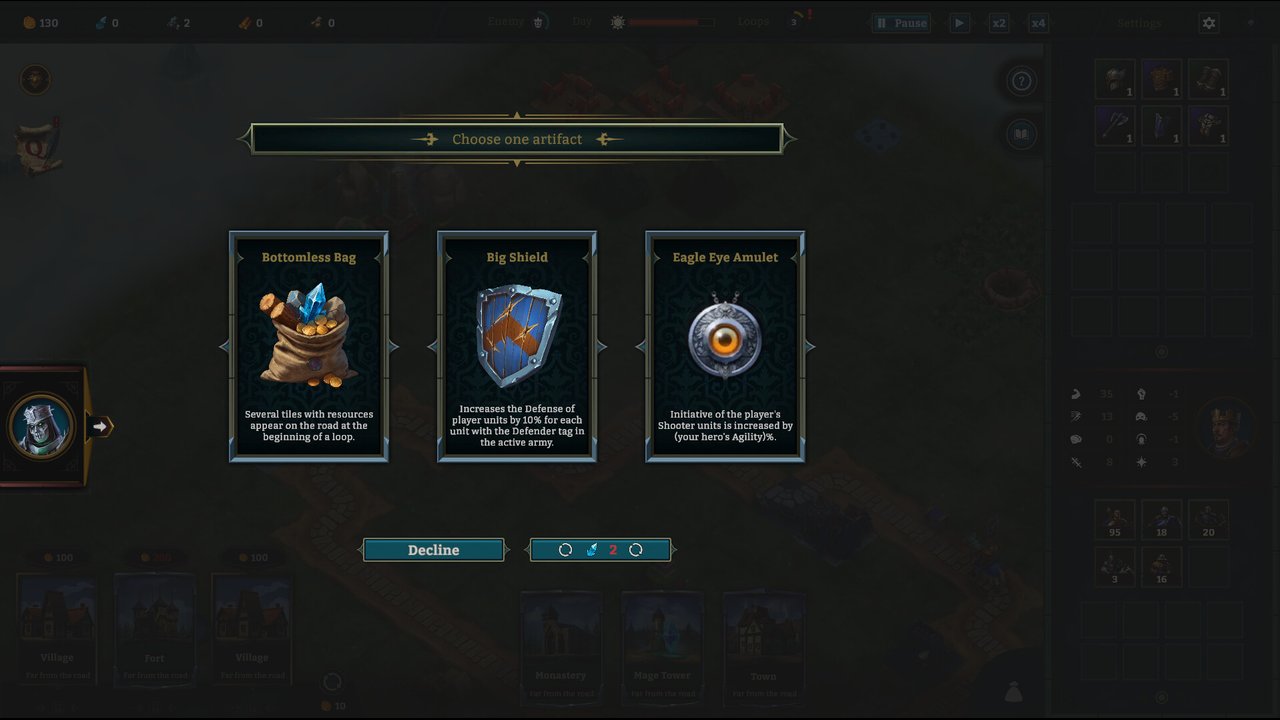Screen dimensions: 1280x720
Task: Pick the Eagle Eye Amulet artifact
Action: [x=725, y=346]
